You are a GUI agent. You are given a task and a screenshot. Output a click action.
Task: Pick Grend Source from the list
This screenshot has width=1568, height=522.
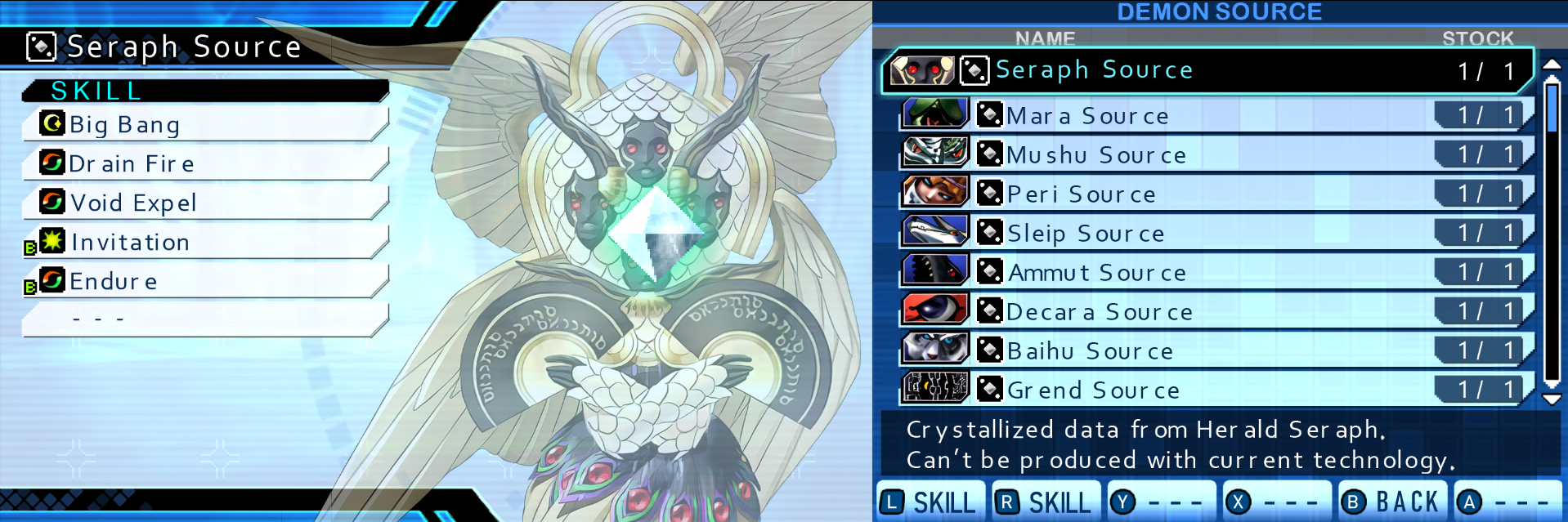pos(1210,390)
